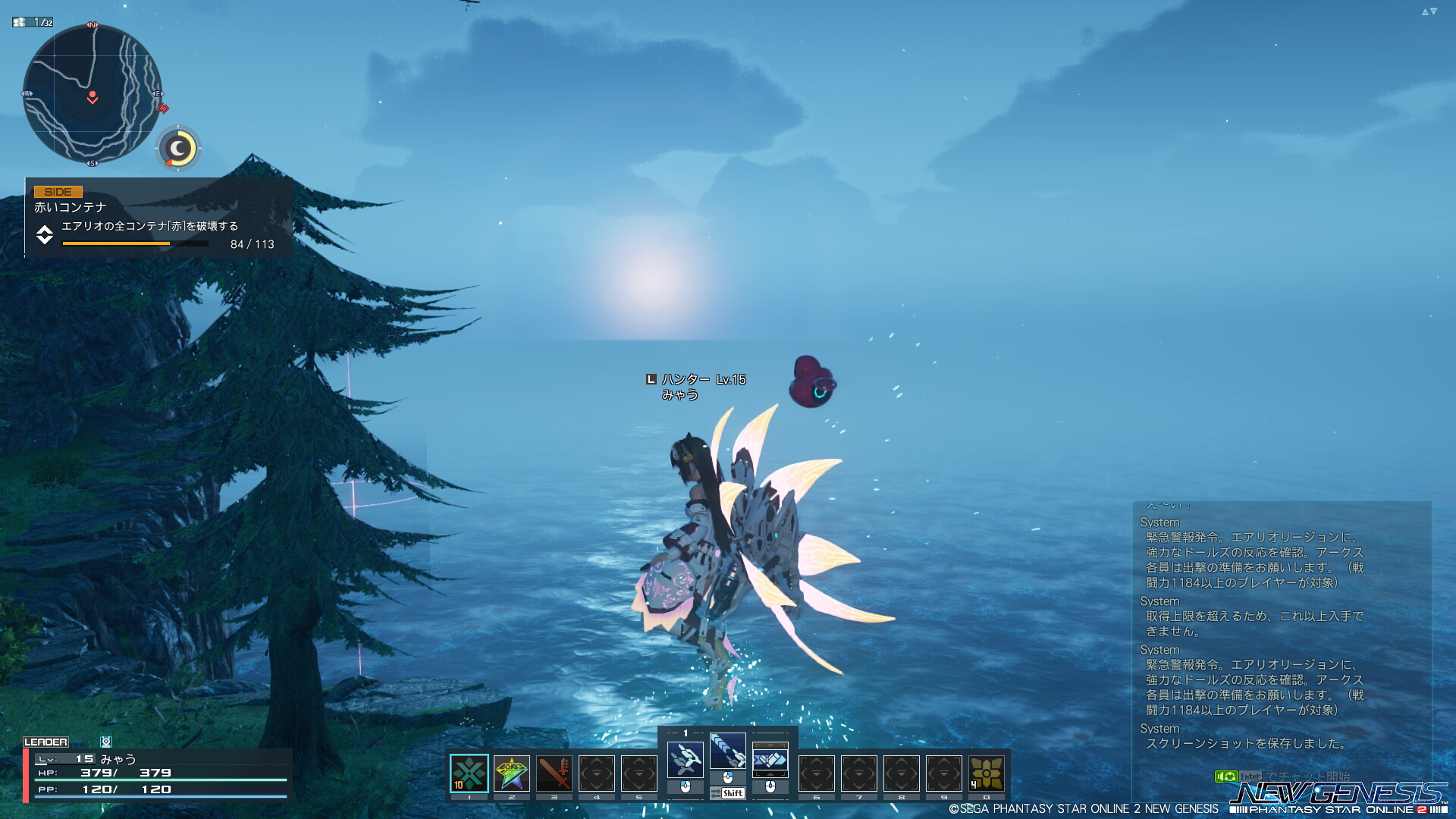Click the player count indicator icon

19,22
